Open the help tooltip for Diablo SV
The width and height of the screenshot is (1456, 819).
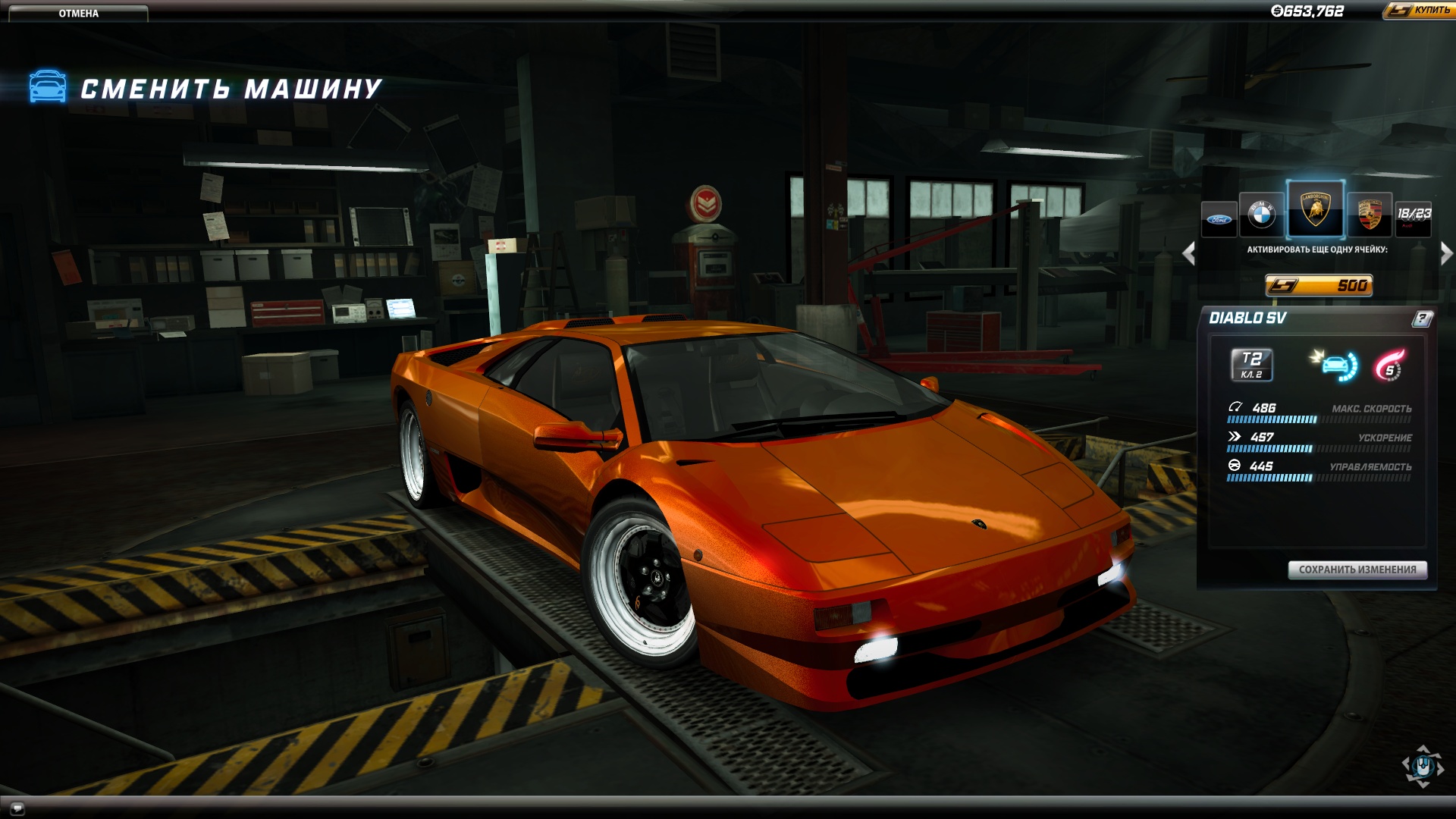tap(1422, 318)
